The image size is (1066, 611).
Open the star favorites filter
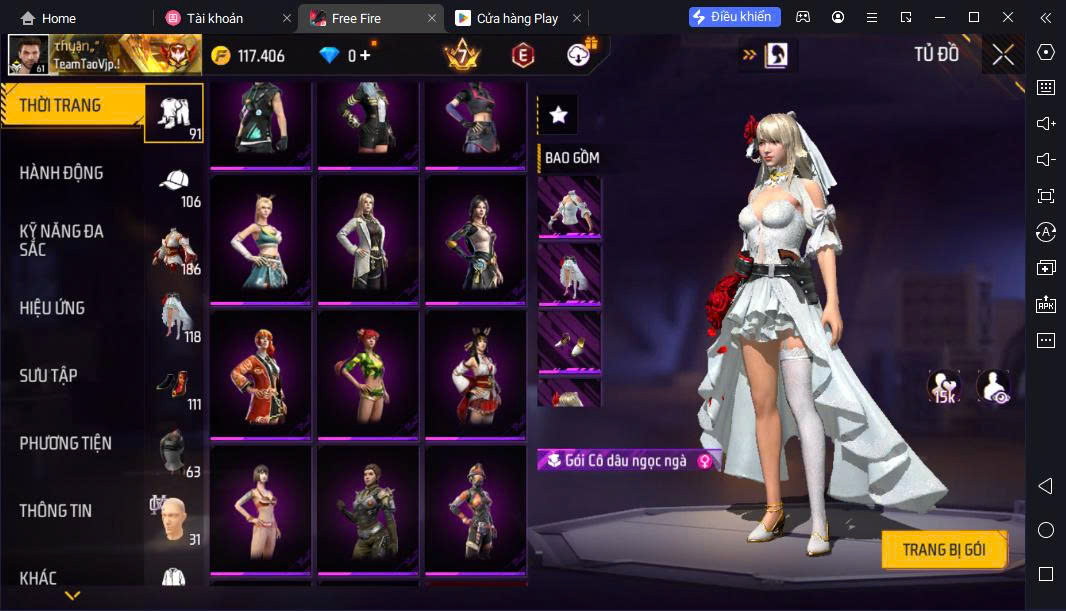(x=558, y=115)
